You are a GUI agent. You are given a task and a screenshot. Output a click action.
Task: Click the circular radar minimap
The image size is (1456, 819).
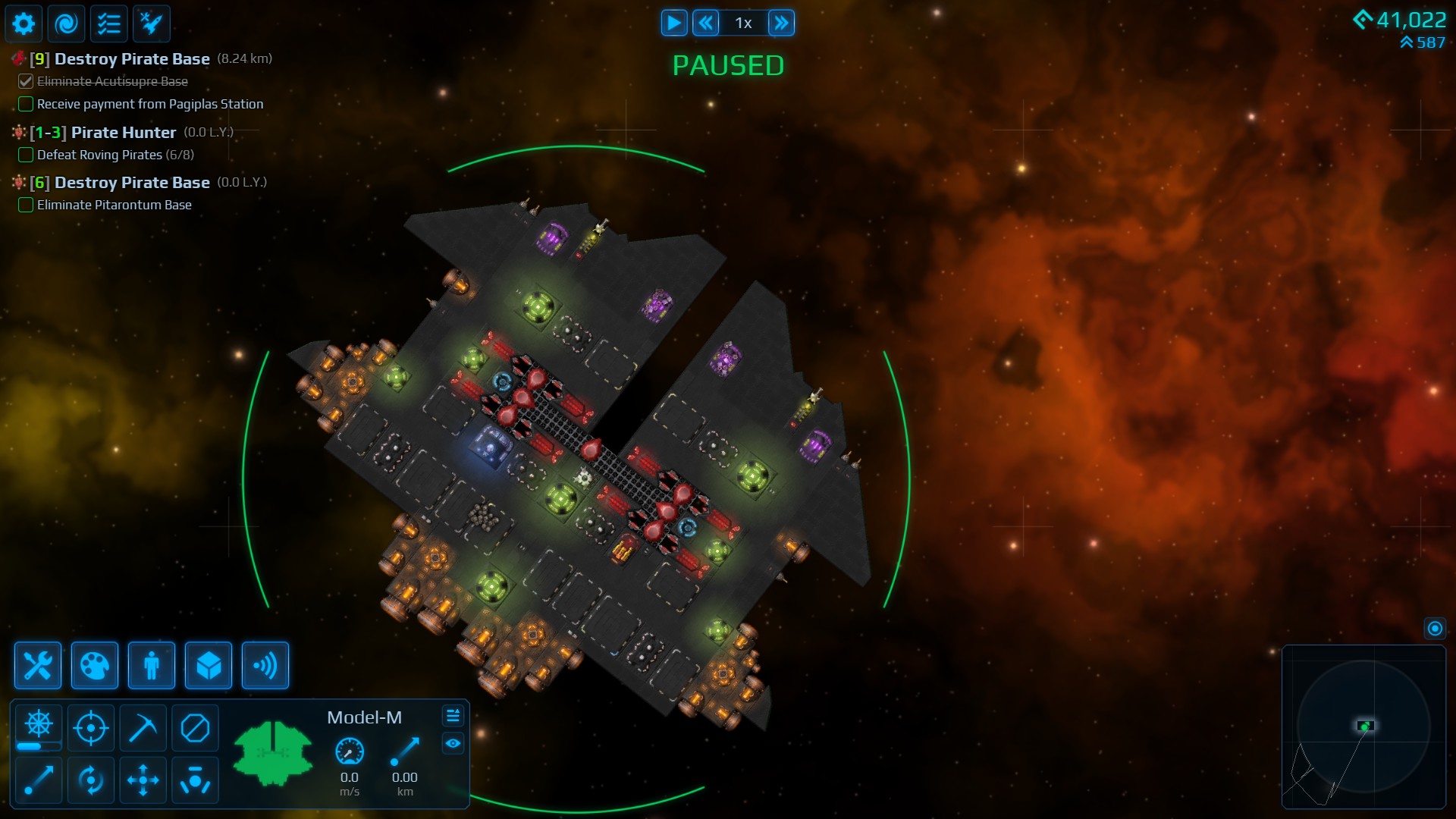tap(1363, 726)
